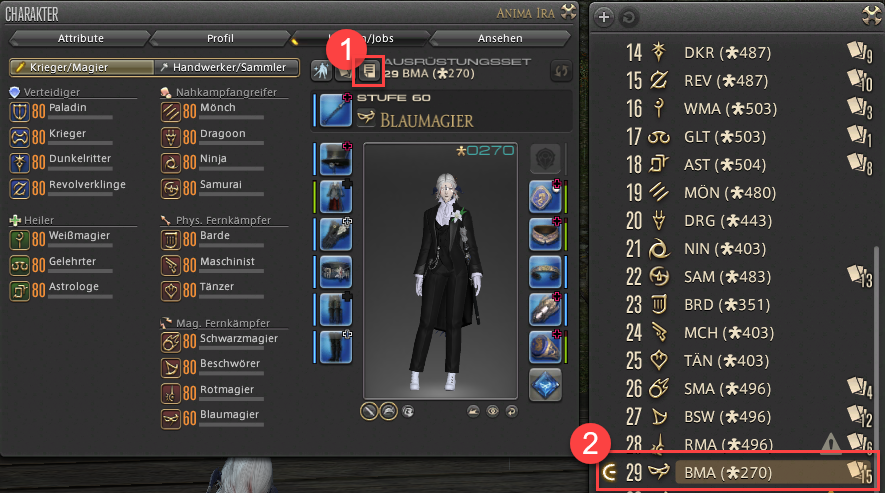Switch to Handwerker/Sammler classes
The height and width of the screenshot is (493, 885).
click(x=227, y=67)
